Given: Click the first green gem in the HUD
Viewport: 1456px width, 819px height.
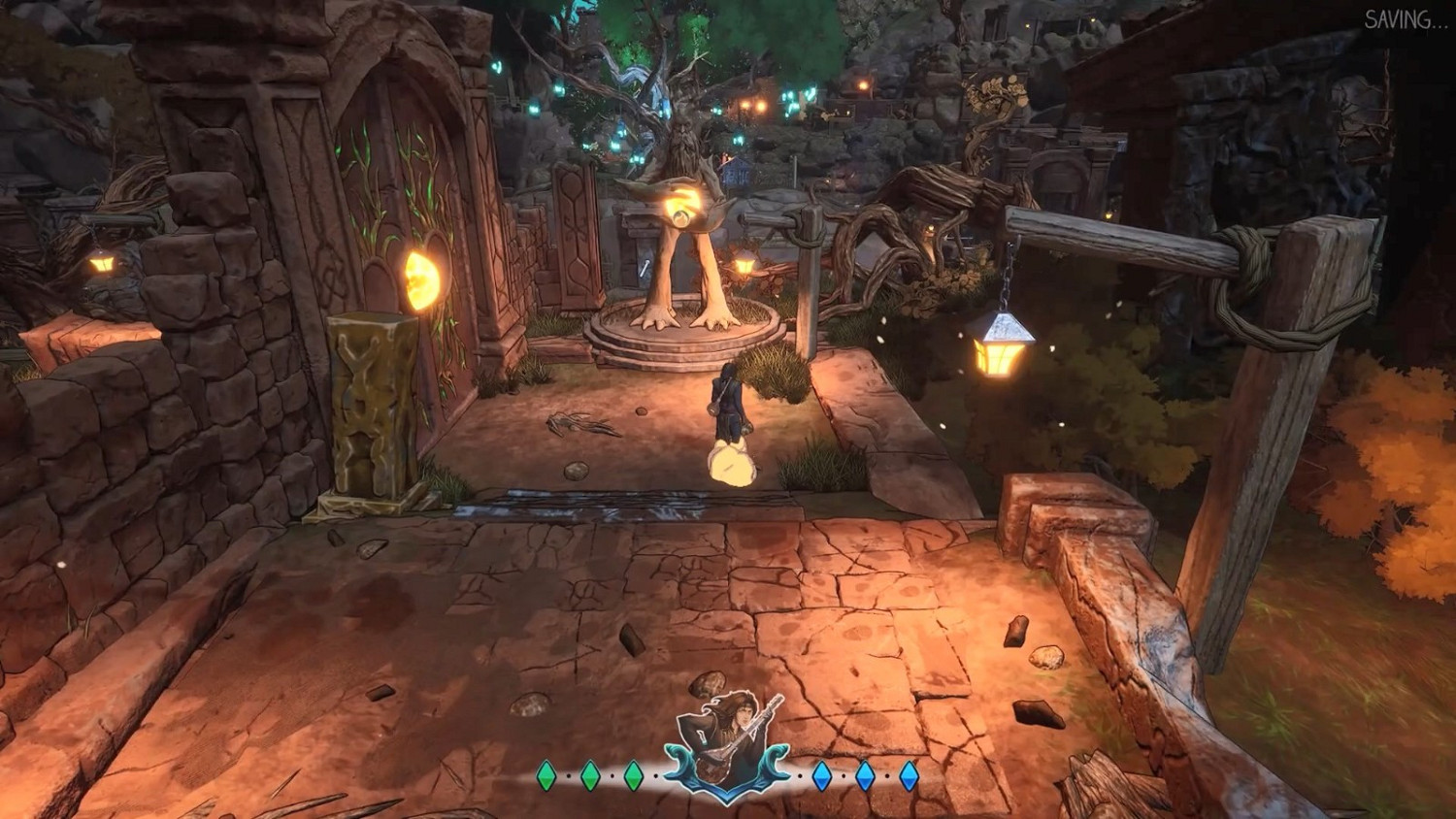Looking at the screenshot, I should click(546, 774).
